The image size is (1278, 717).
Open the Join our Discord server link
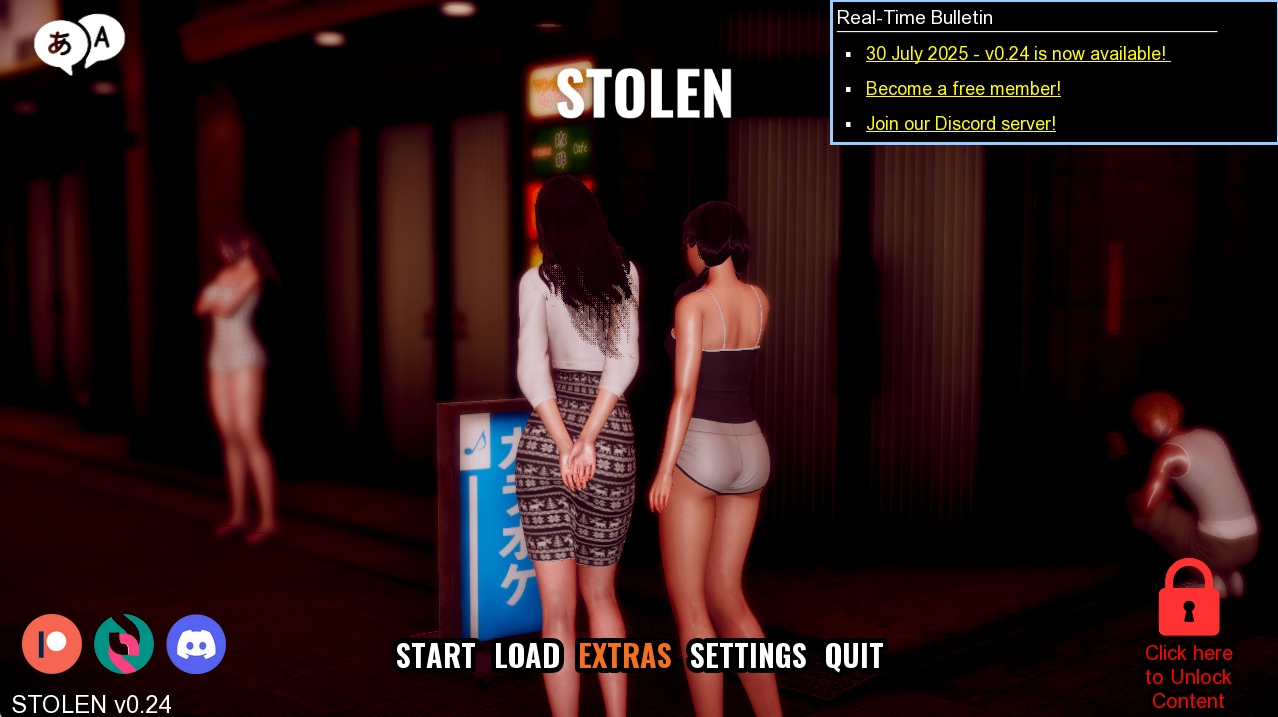pyautogui.click(x=960, y=124)
